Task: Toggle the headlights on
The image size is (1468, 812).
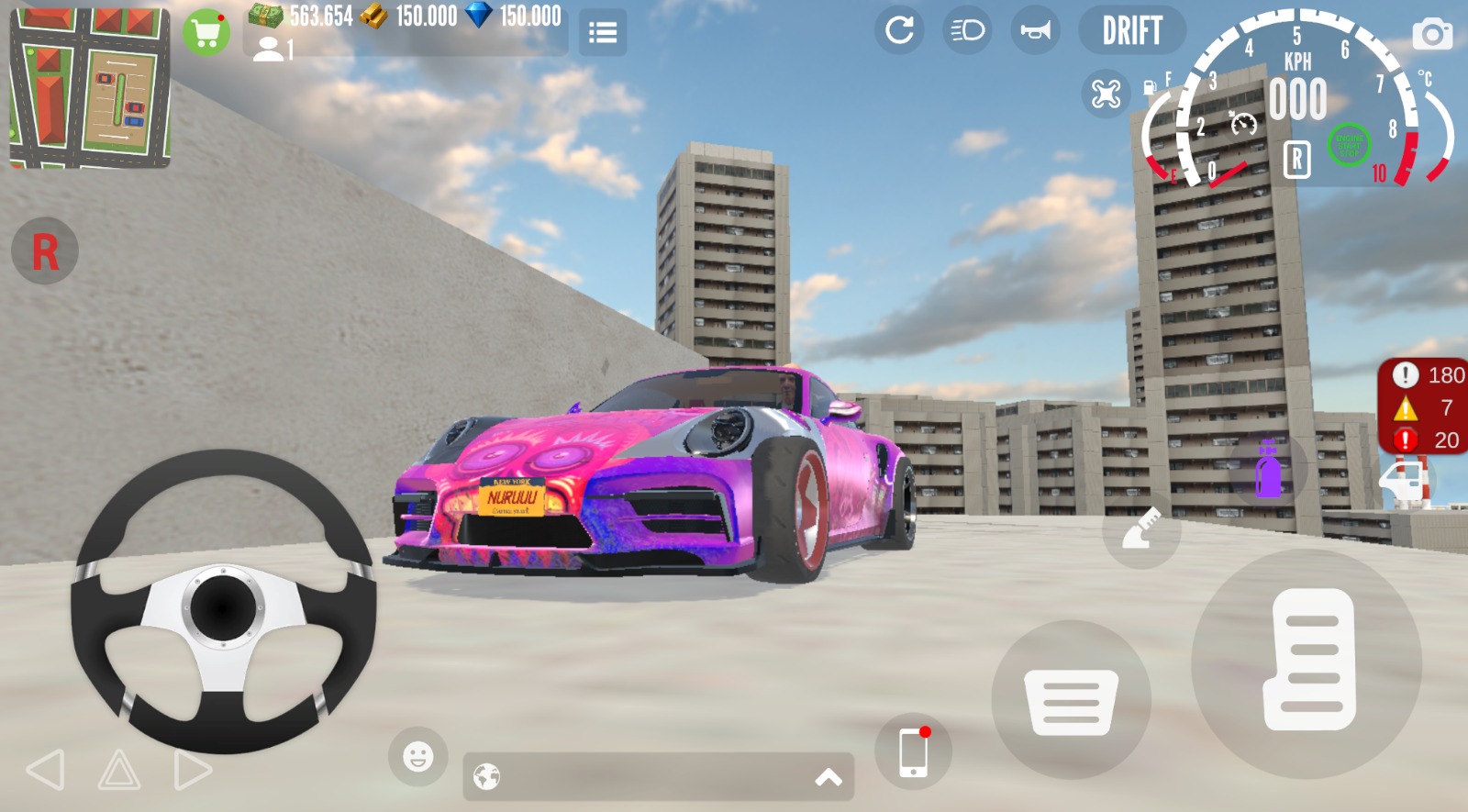Action: tap(966, 30)
